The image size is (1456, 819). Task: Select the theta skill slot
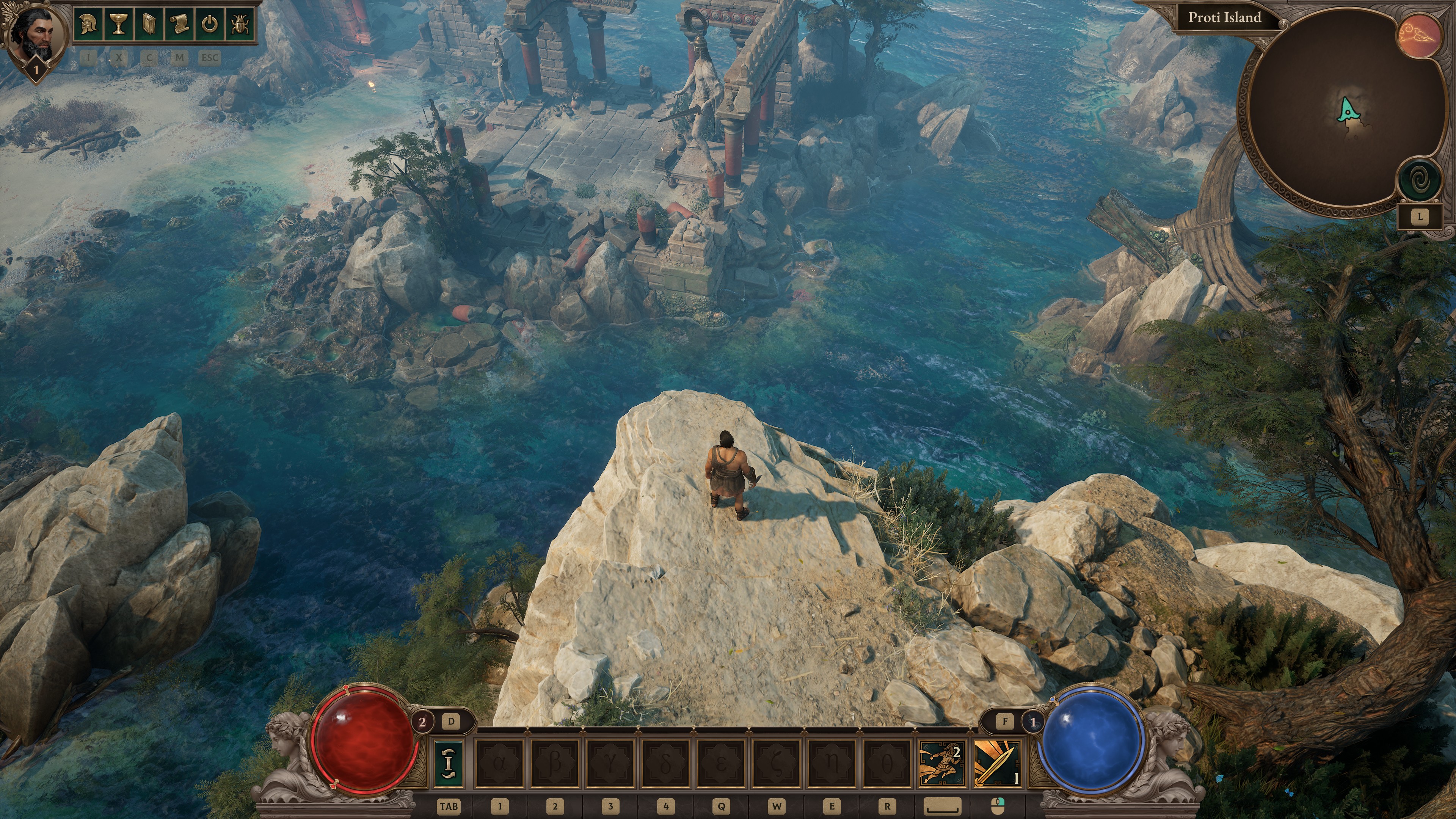tap(887, 764)
